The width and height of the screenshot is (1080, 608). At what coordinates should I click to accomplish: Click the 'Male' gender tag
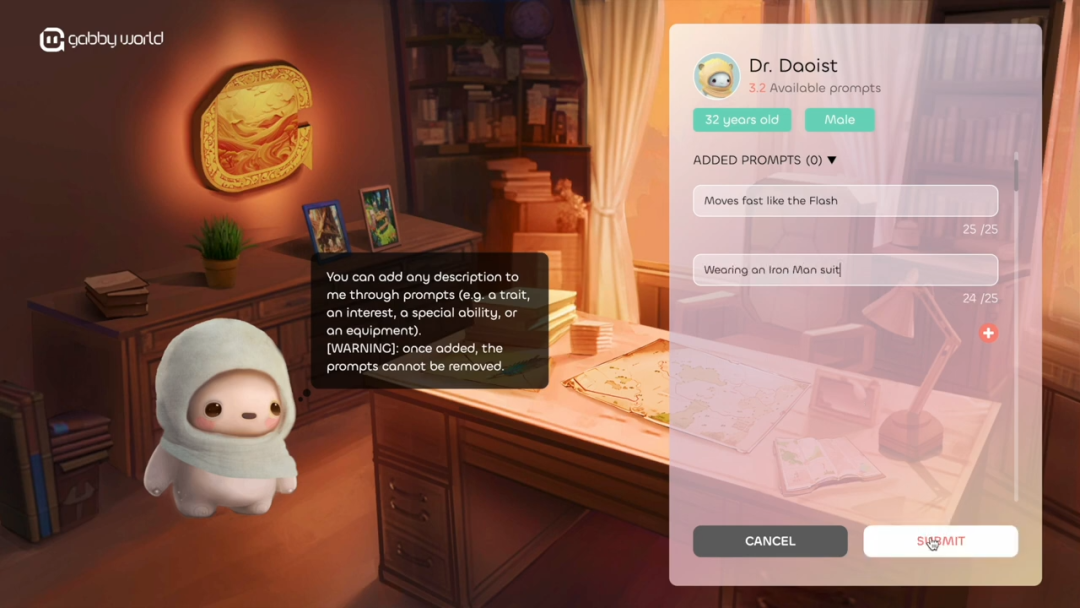[839, 120]
